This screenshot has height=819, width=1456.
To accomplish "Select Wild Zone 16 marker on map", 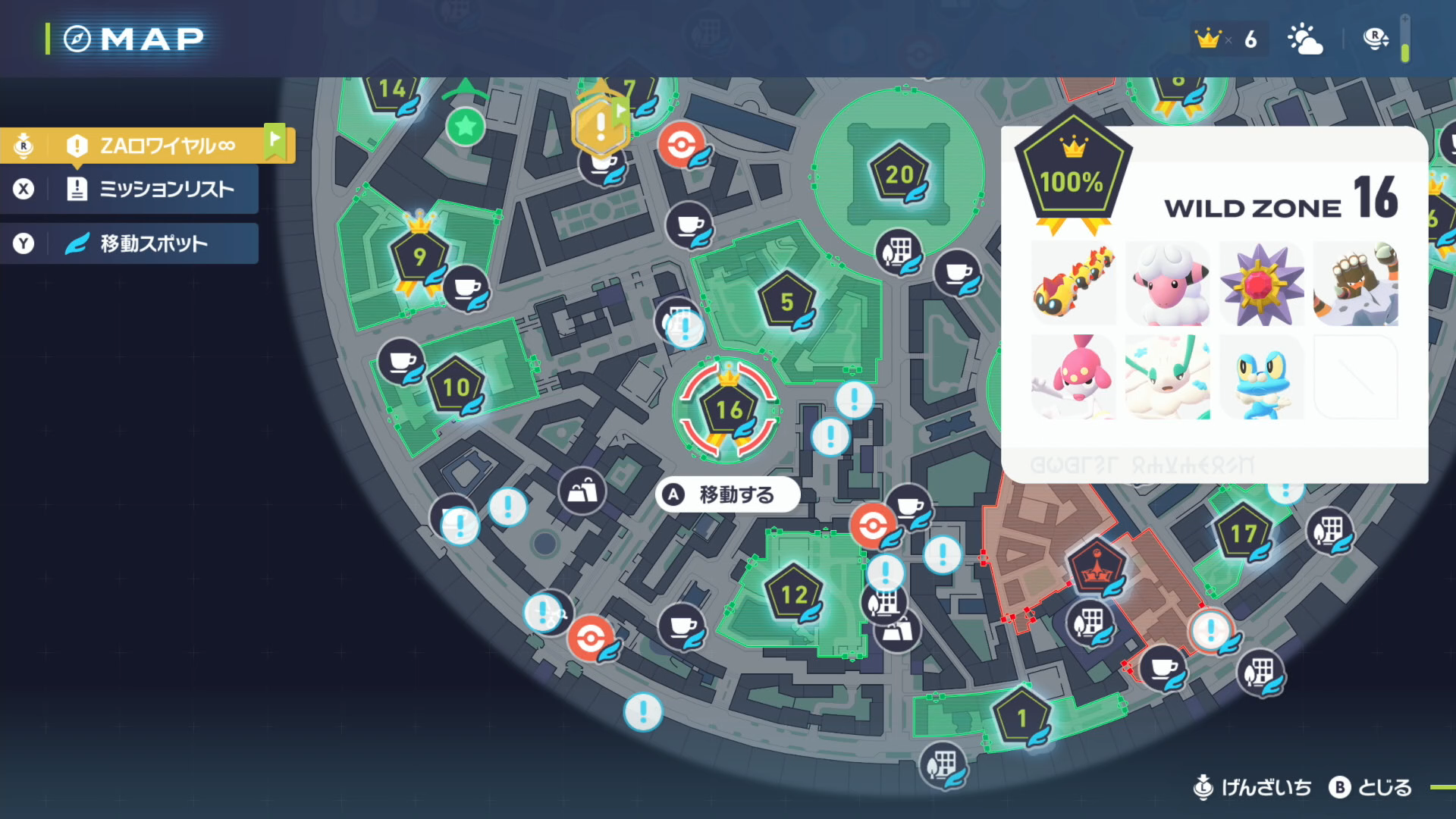I will tap(728, 410).
